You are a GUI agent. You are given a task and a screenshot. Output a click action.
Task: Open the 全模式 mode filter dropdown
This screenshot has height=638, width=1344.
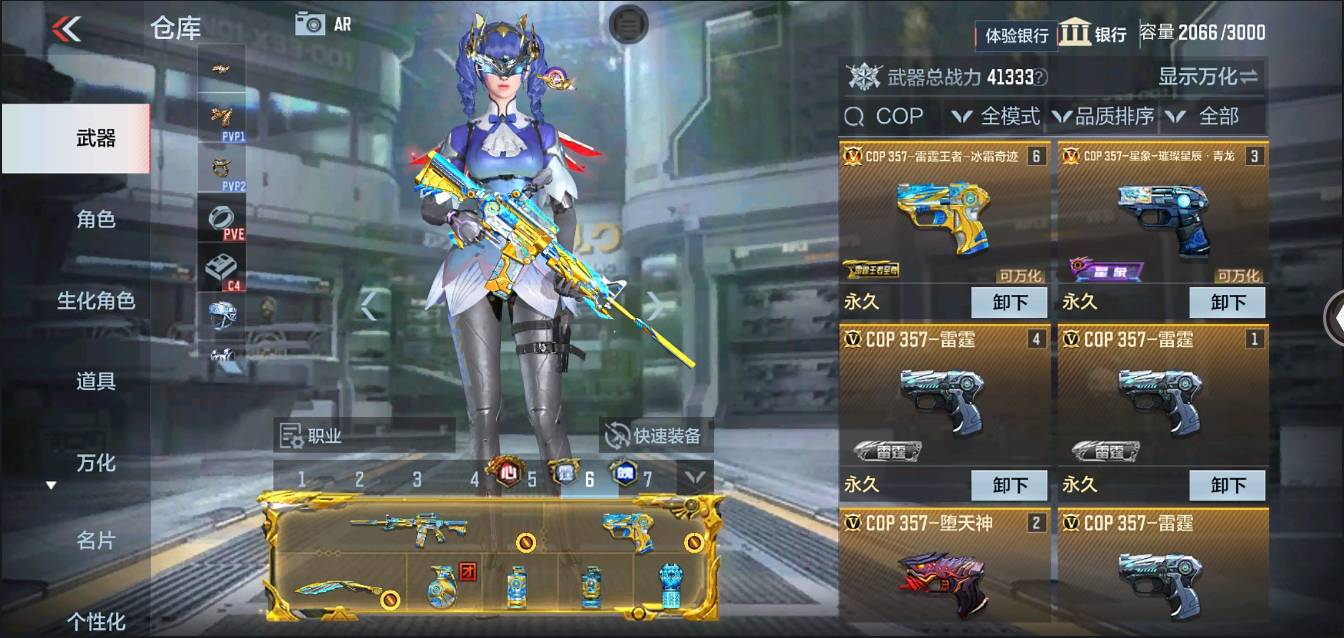click(997, 116)
